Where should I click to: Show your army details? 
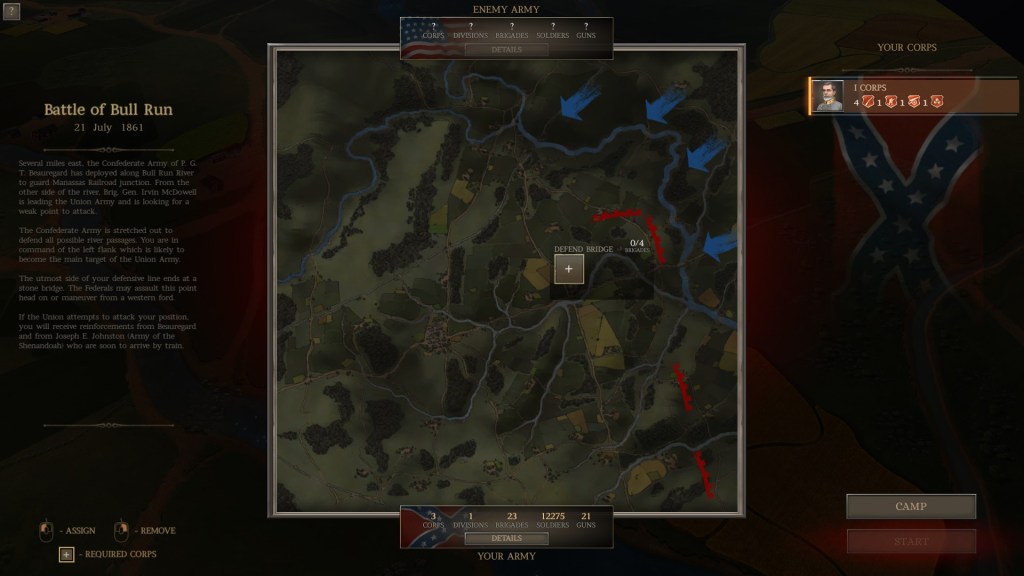(x=506, y=538)
